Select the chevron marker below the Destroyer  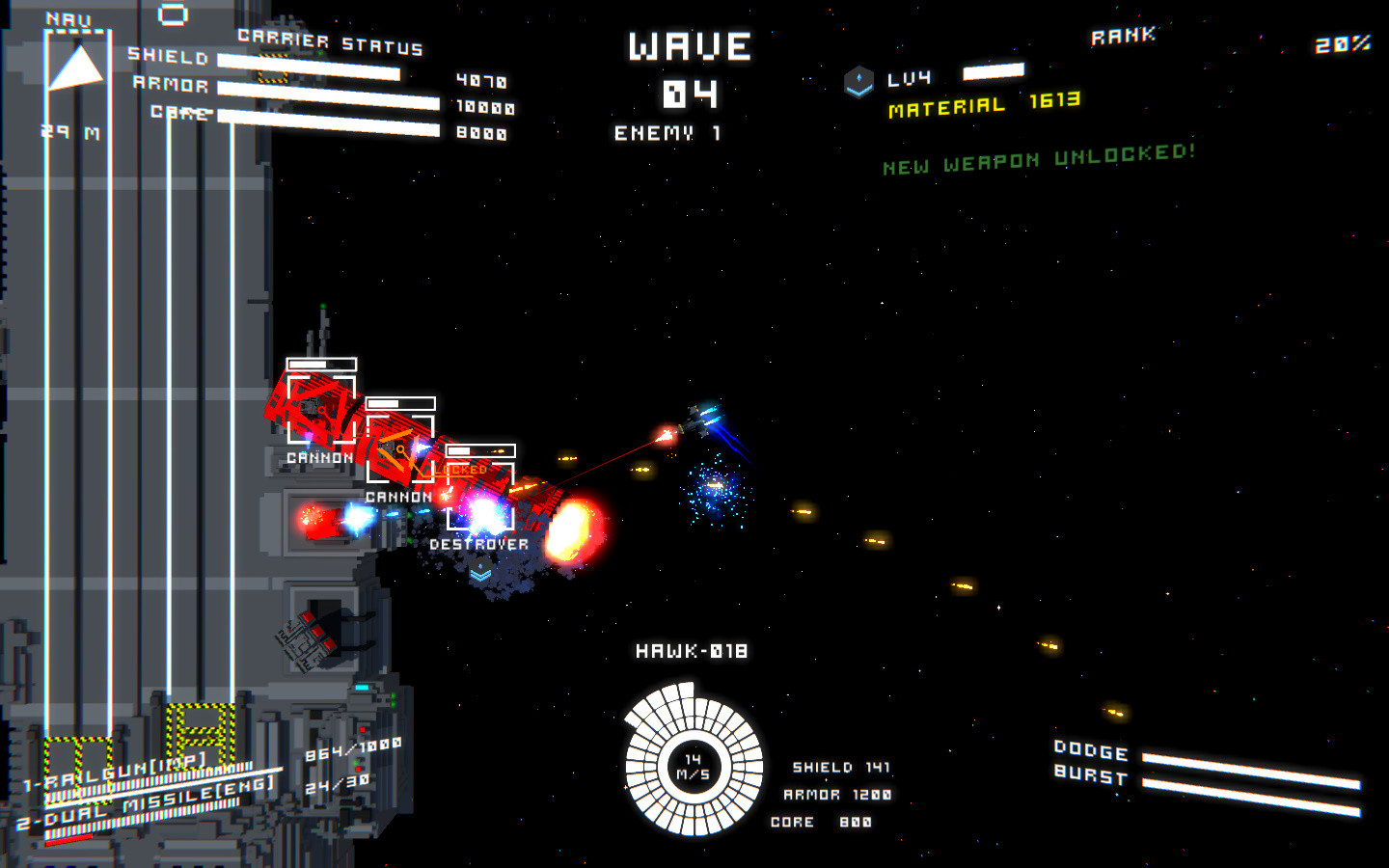point(478,571)
